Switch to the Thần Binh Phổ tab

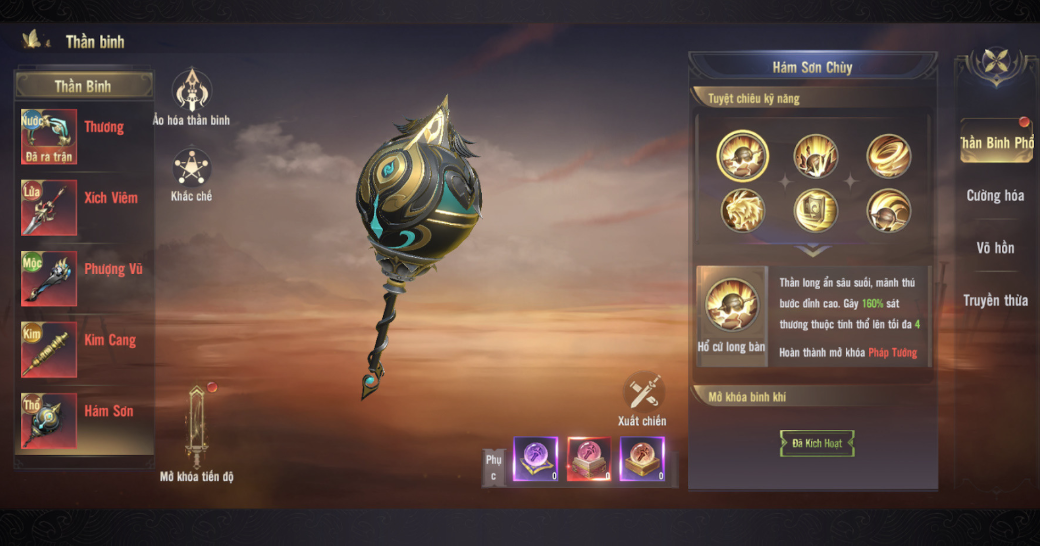995,142
